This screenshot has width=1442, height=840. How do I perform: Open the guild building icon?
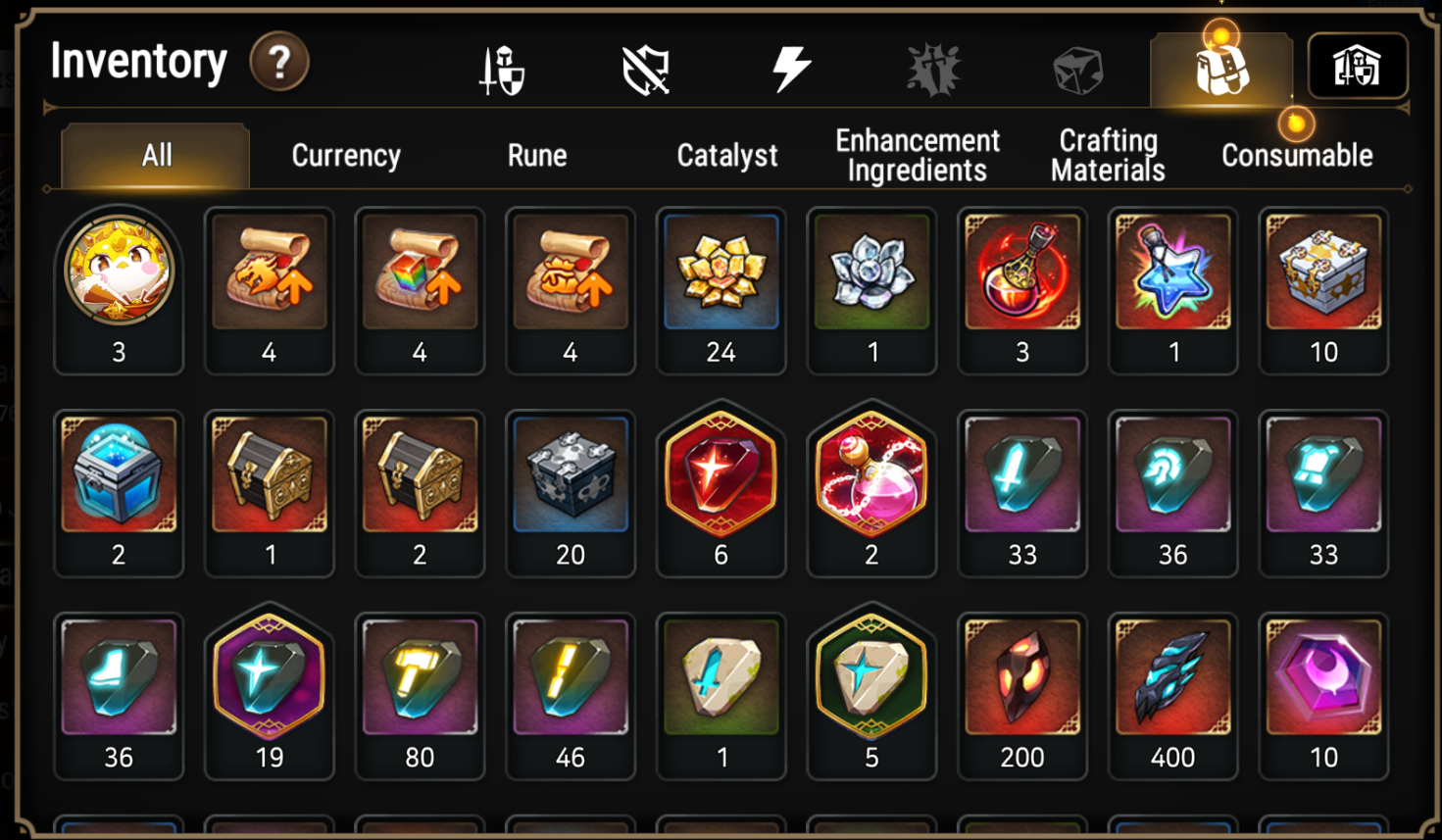(1358, 67)
